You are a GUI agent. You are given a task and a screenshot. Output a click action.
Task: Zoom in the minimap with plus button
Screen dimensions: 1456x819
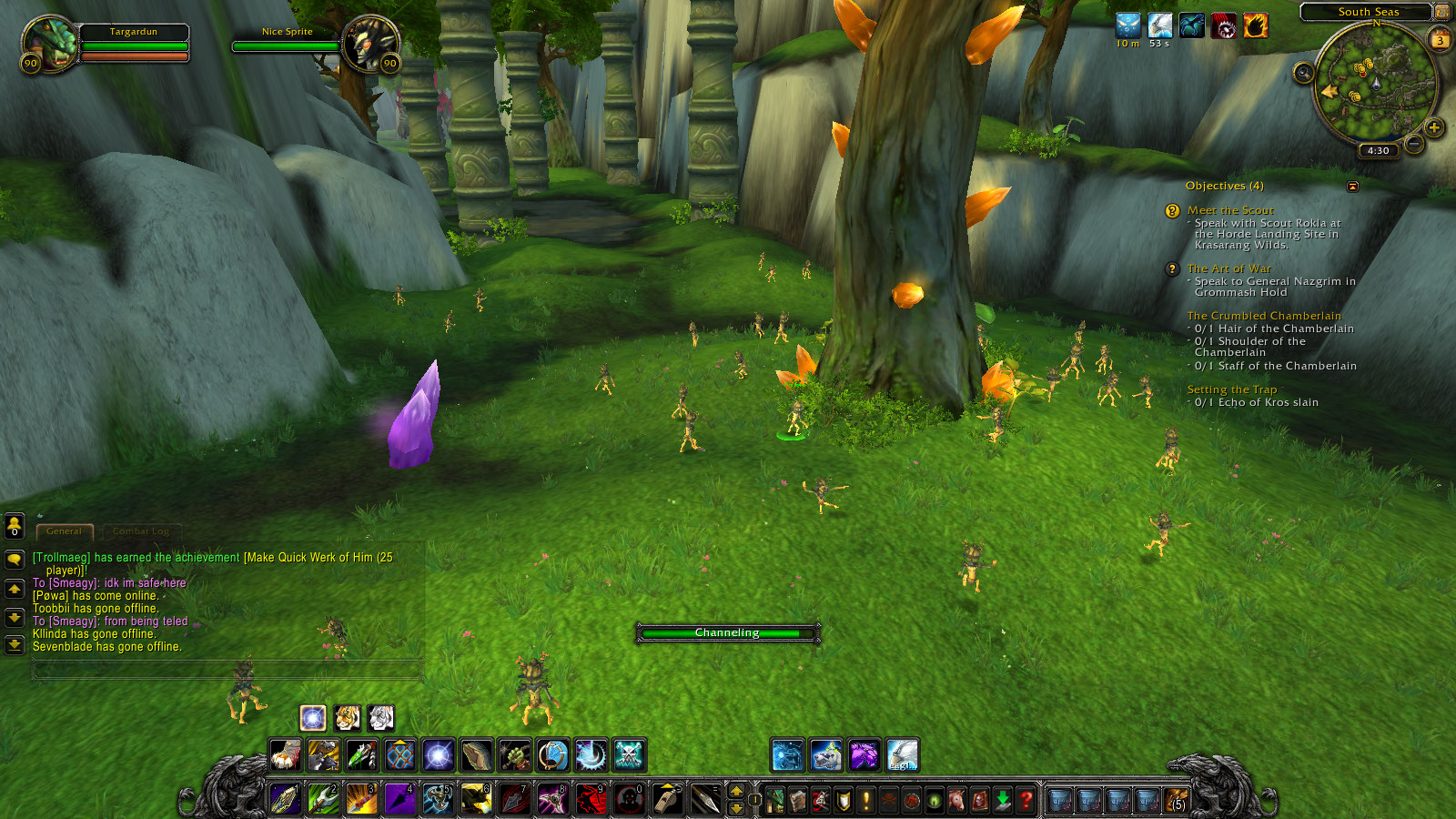[1434, 128]
